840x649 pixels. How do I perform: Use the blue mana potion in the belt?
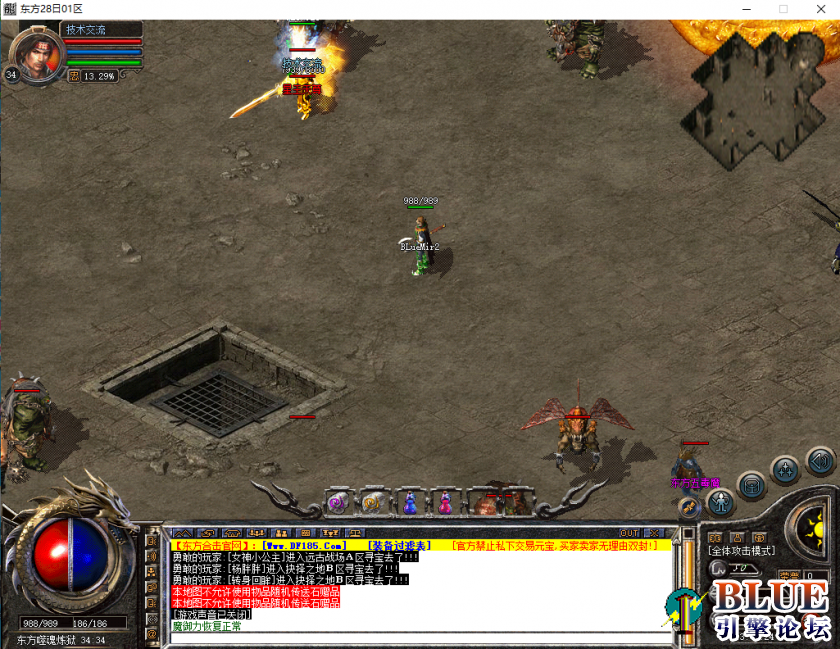409,502
